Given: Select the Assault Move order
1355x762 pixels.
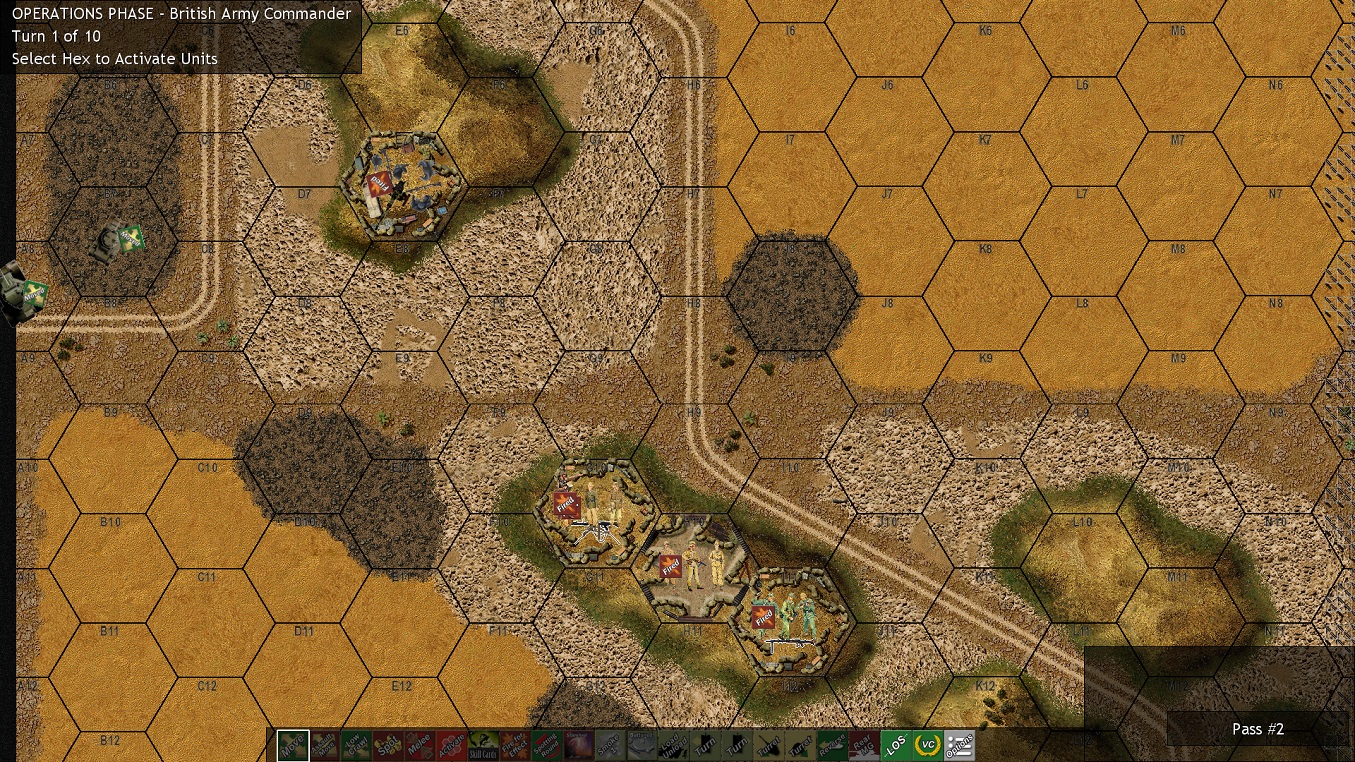Looking at the screenshot, I should (x=325, y=745).
